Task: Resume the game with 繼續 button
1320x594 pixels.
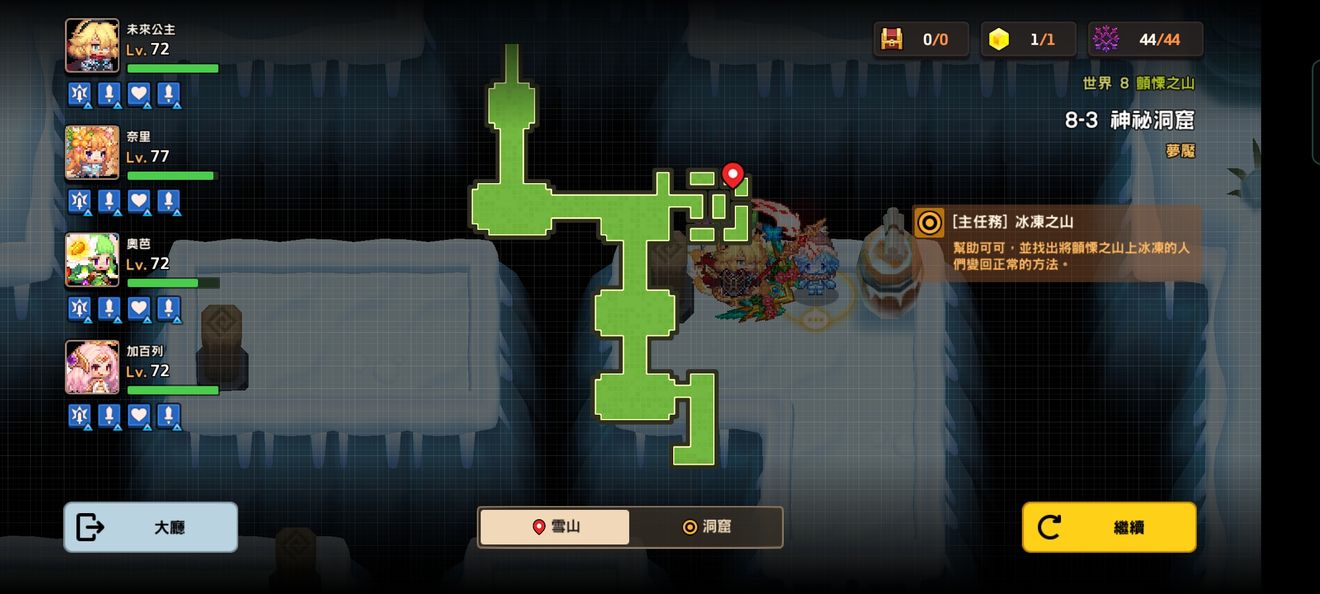Action: pos(1108,527)
